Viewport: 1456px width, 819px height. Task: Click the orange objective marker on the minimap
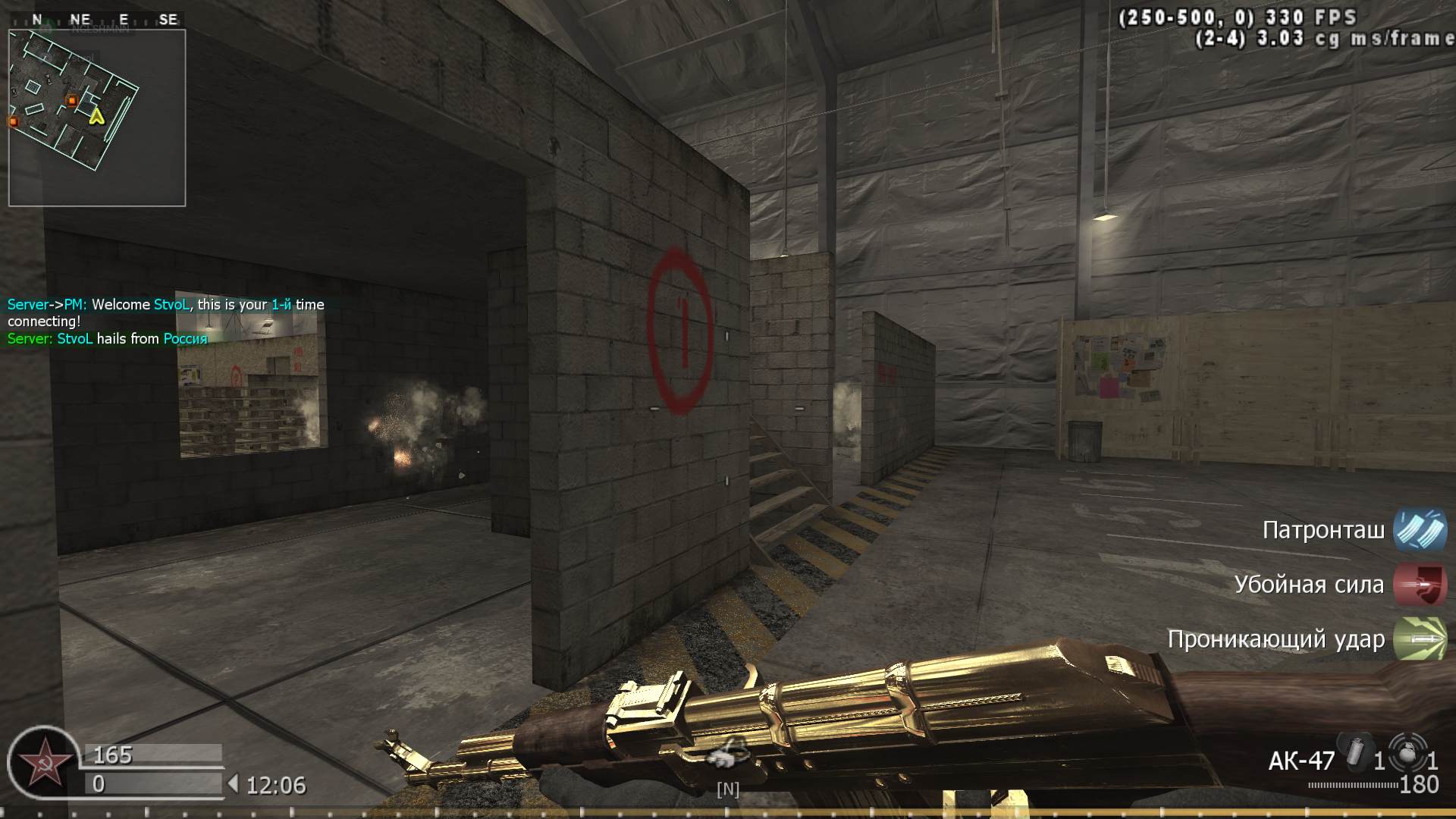click(71, 99)
